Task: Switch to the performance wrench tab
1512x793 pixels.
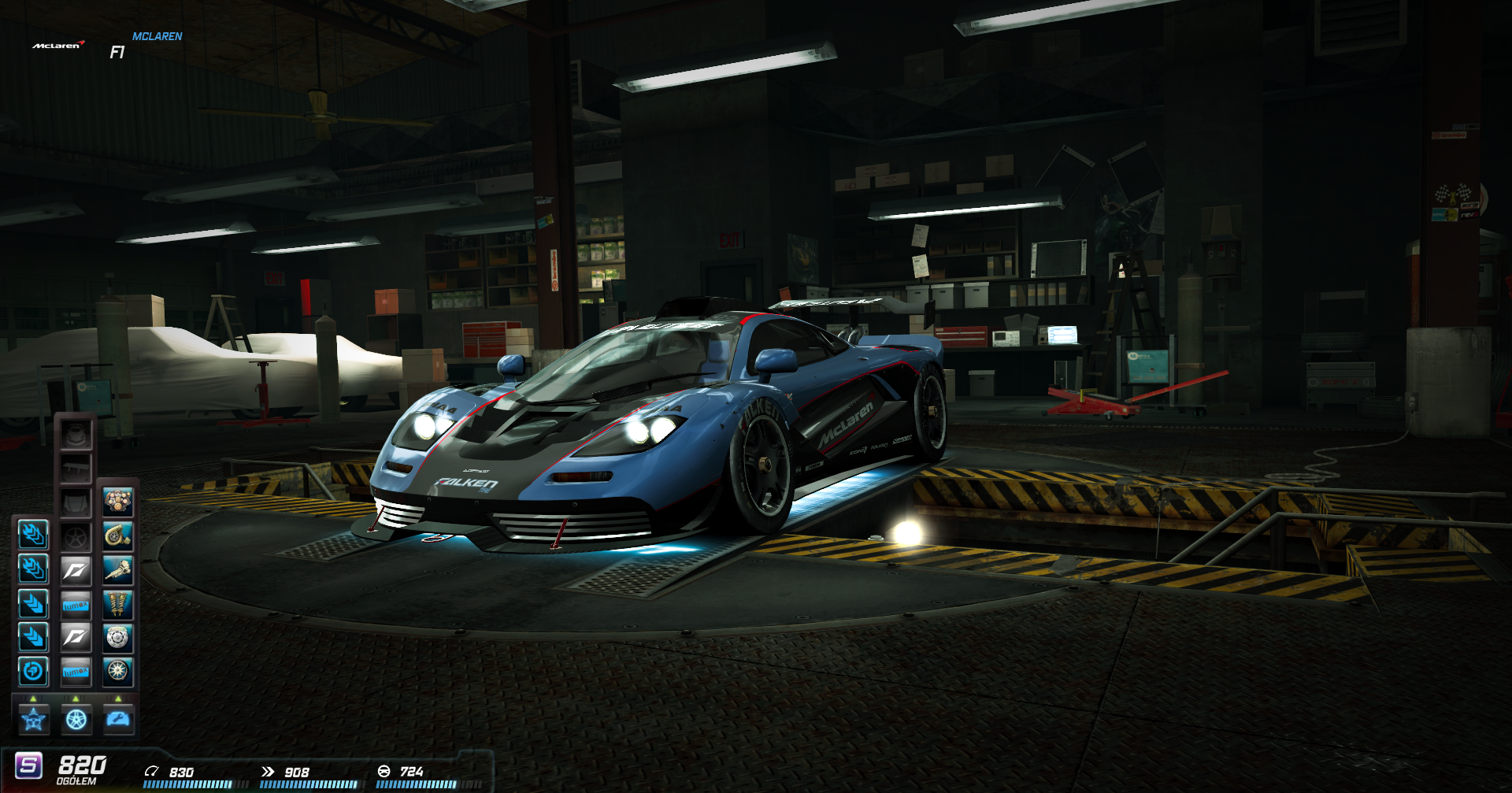Action: pos(119,719)
